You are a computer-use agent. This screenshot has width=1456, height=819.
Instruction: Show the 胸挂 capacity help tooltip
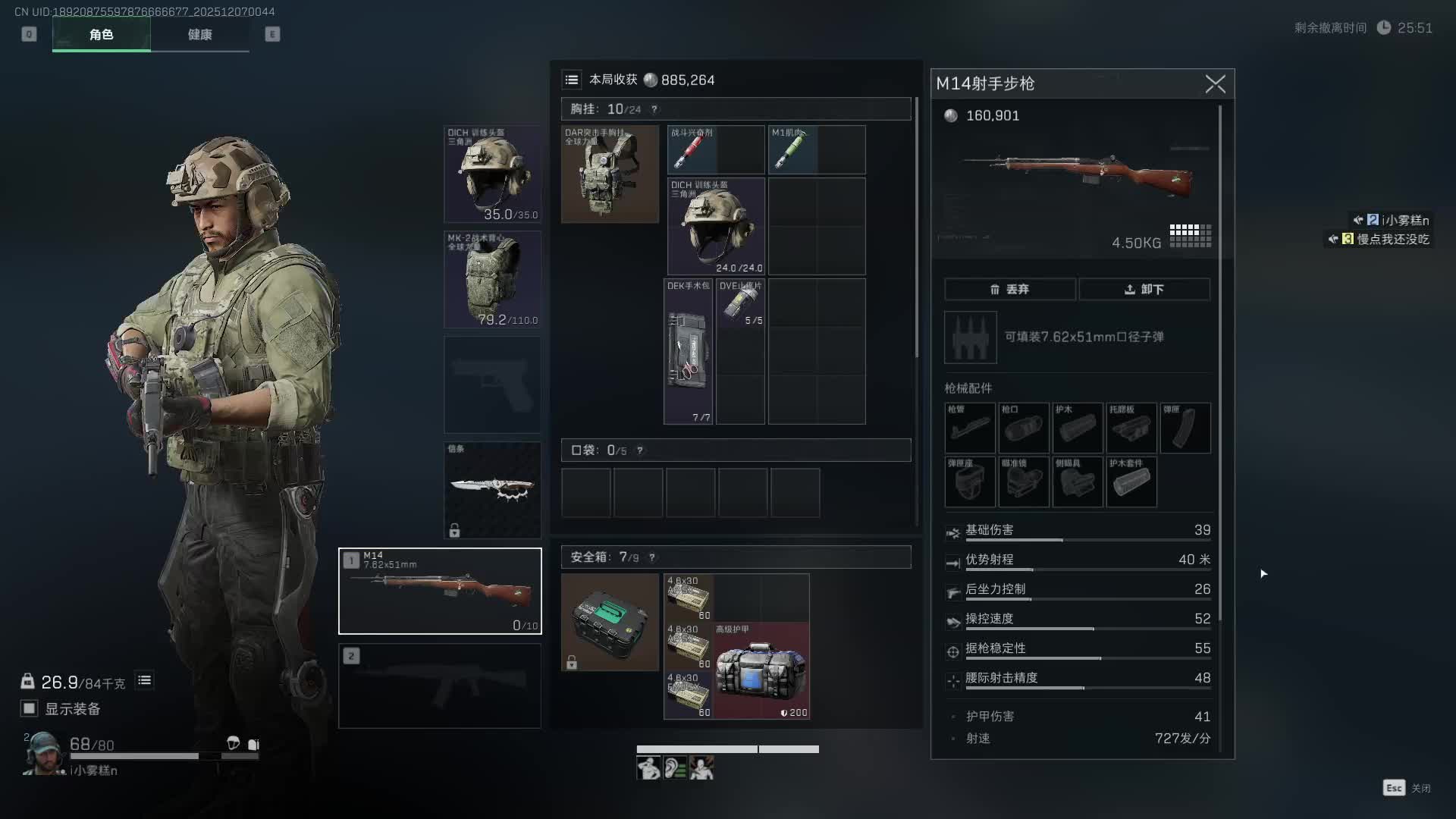(x=654, y=109)
